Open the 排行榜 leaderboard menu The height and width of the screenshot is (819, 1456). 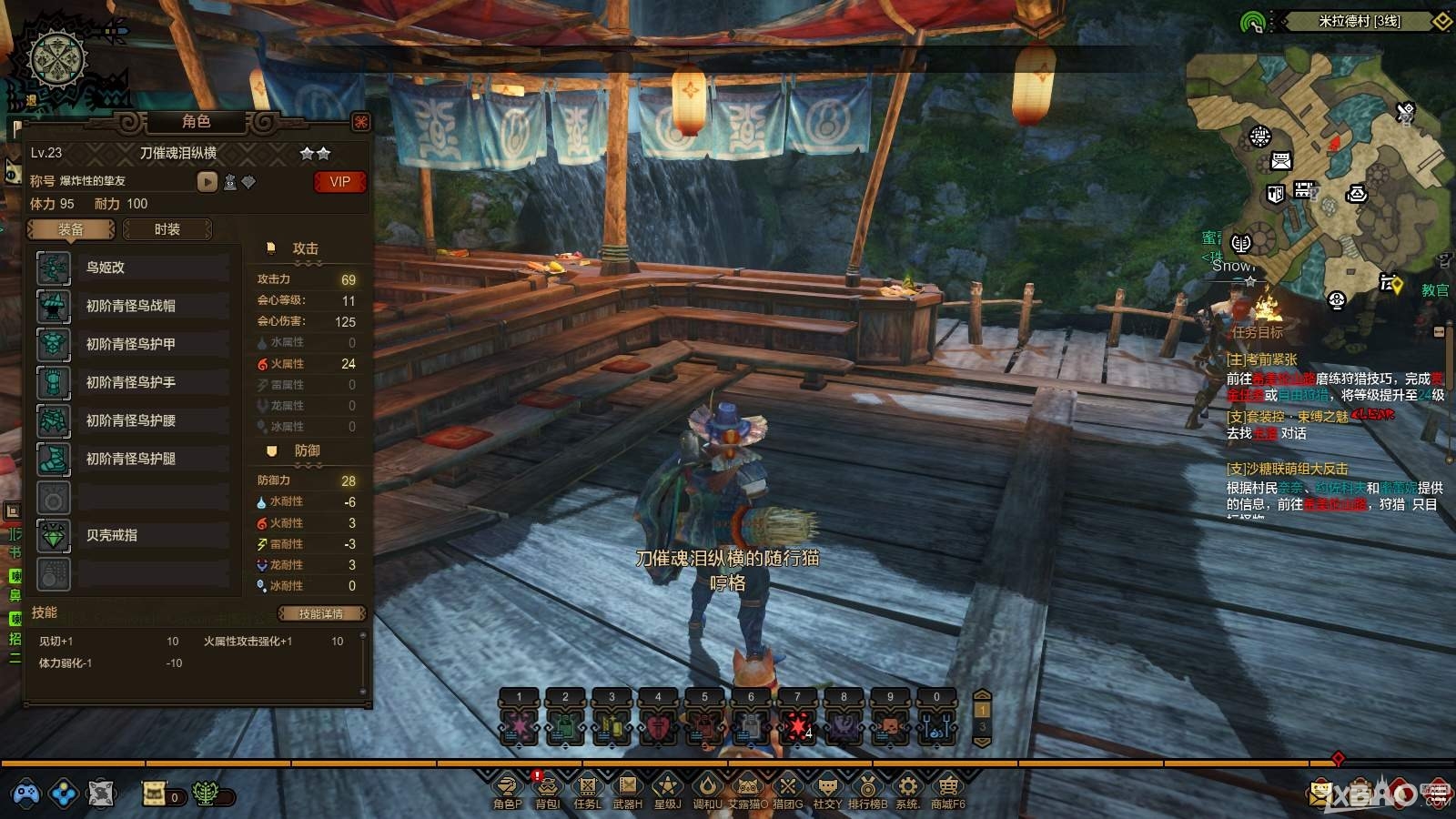(x=867, y=787)
